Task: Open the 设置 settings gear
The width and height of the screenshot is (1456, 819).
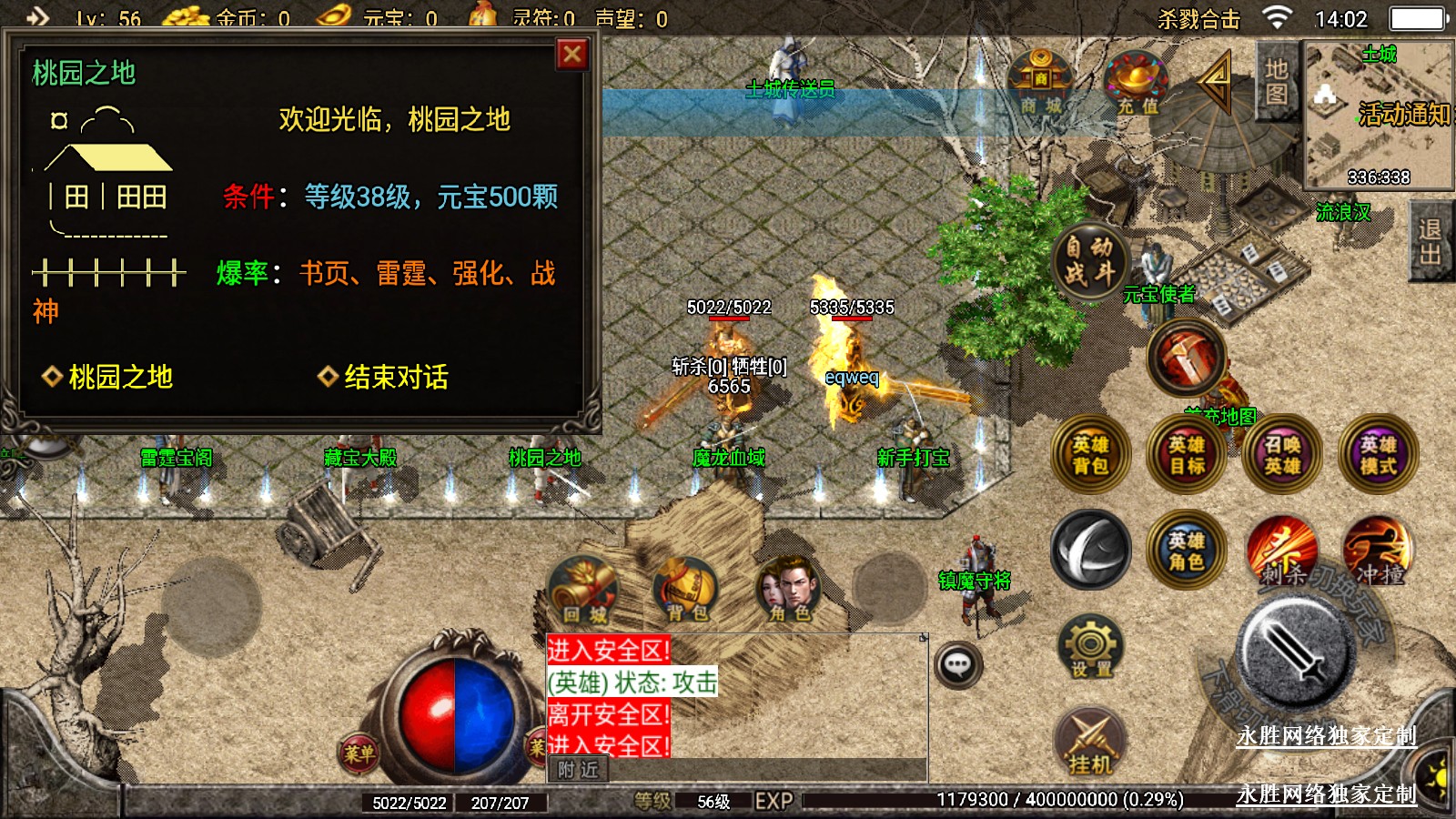Action: click(x=1090, y=648)
